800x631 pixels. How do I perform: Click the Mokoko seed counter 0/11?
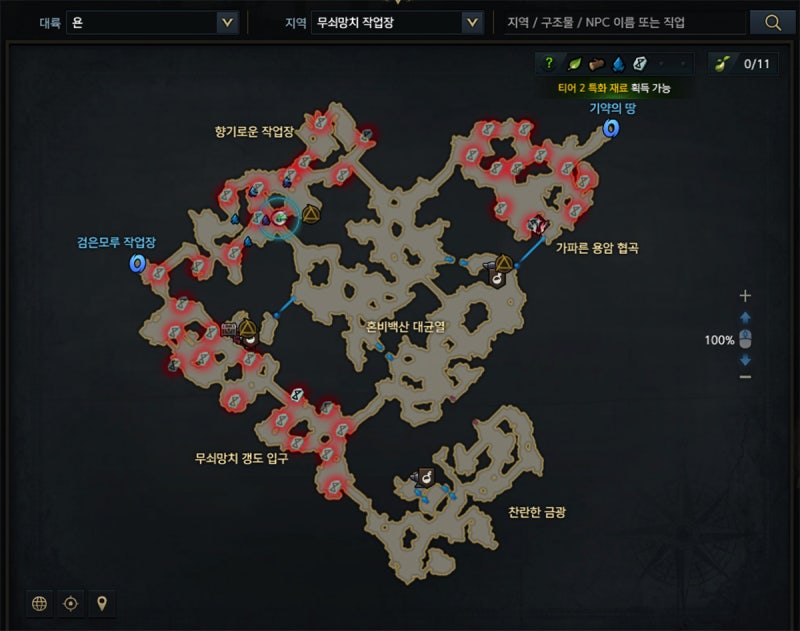pyautogui.click(x=743, y=64)
